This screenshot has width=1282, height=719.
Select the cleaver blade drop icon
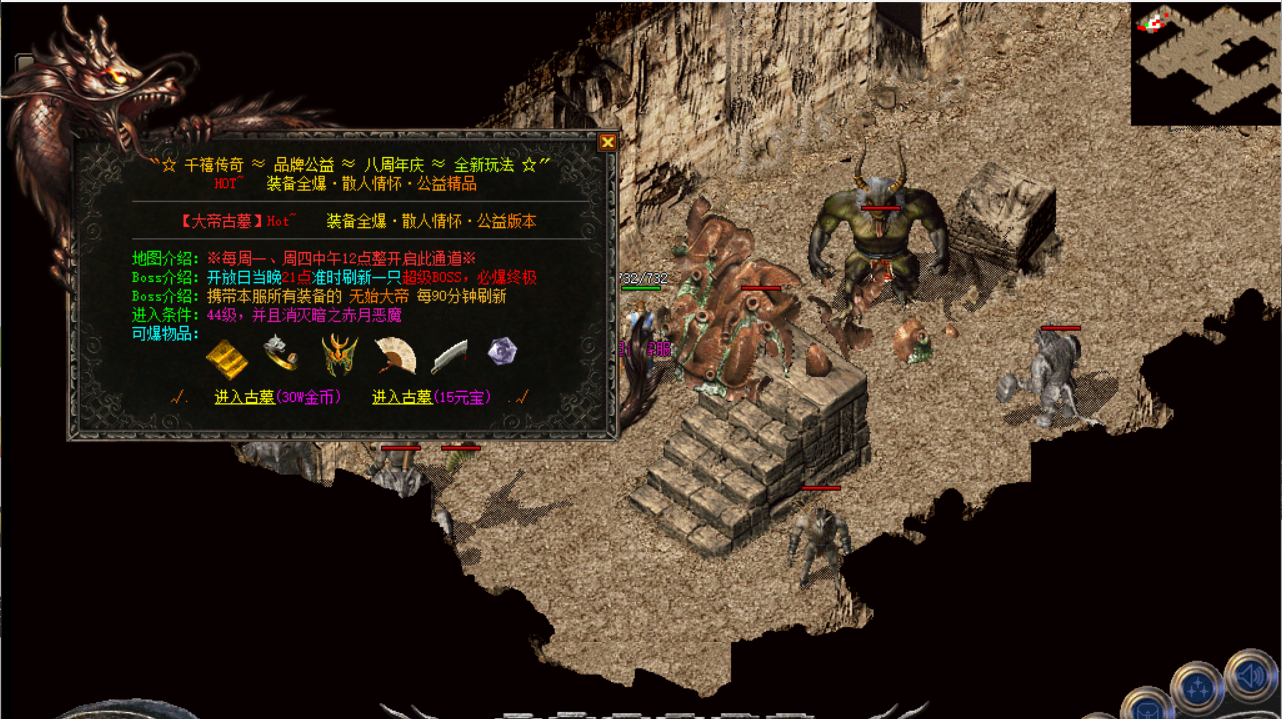(450, 355)
